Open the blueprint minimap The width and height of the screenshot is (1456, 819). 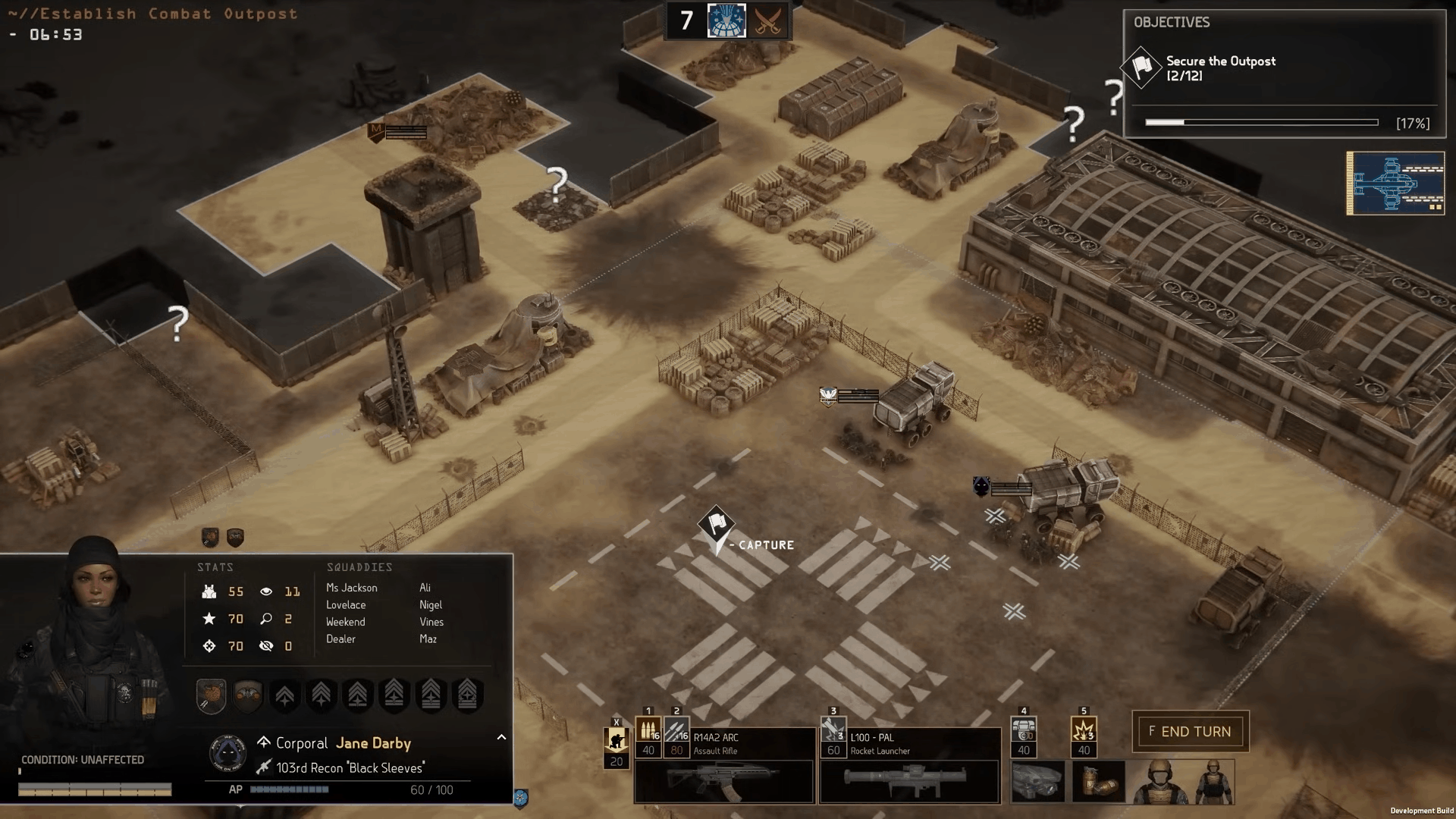coord(1395,183)
